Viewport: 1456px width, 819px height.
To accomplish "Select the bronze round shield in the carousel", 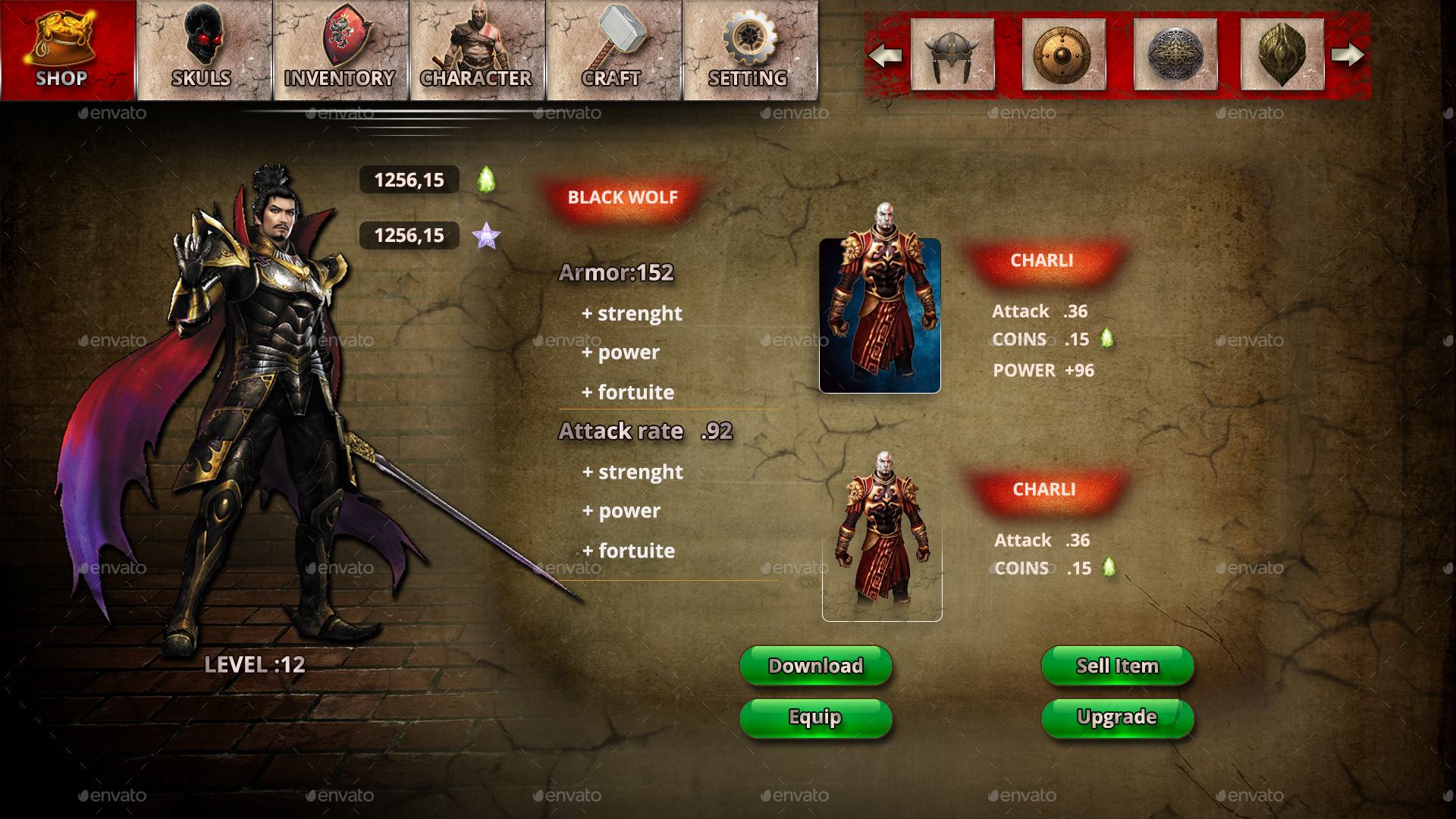I will 1063,53.
